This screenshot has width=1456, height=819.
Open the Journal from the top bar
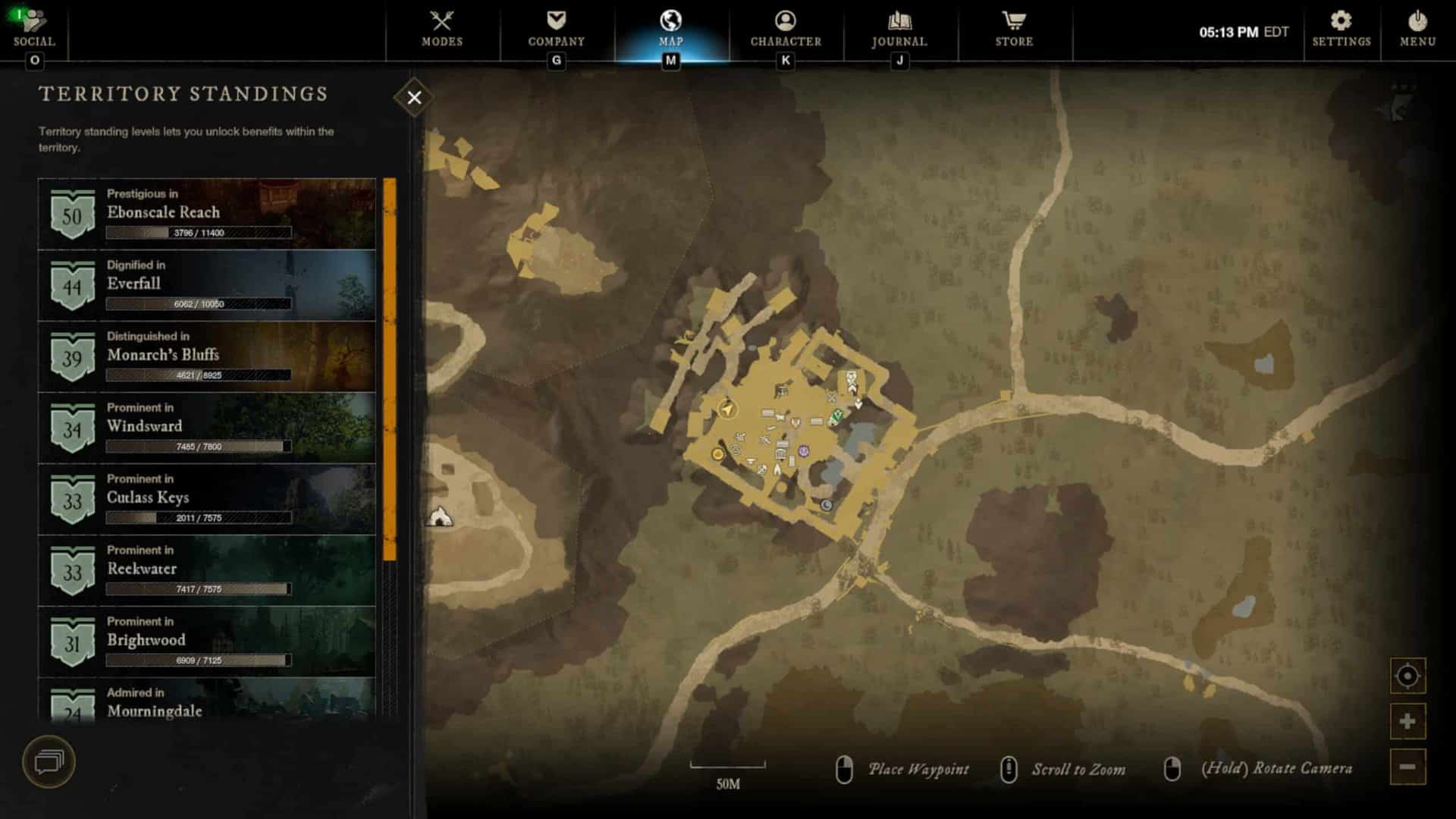tap(899, 30)
